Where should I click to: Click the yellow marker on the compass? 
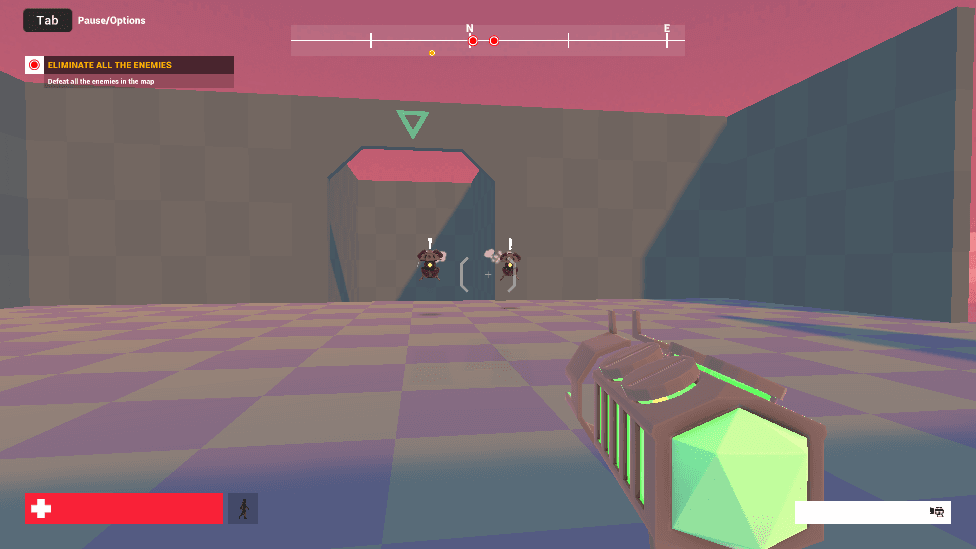click(x=432, y=53)
